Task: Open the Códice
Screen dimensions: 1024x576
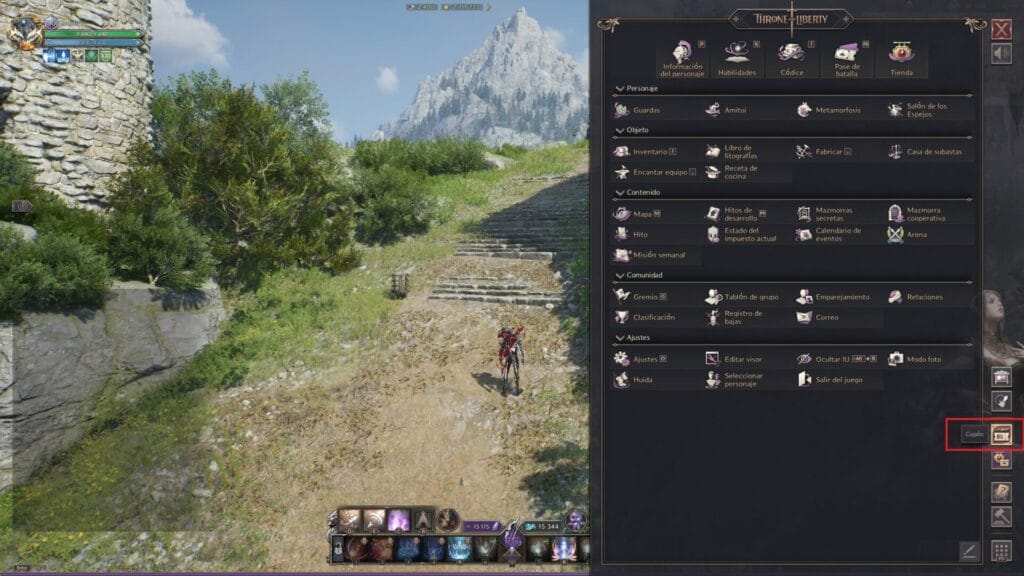Action: click(x=791, y=59)
